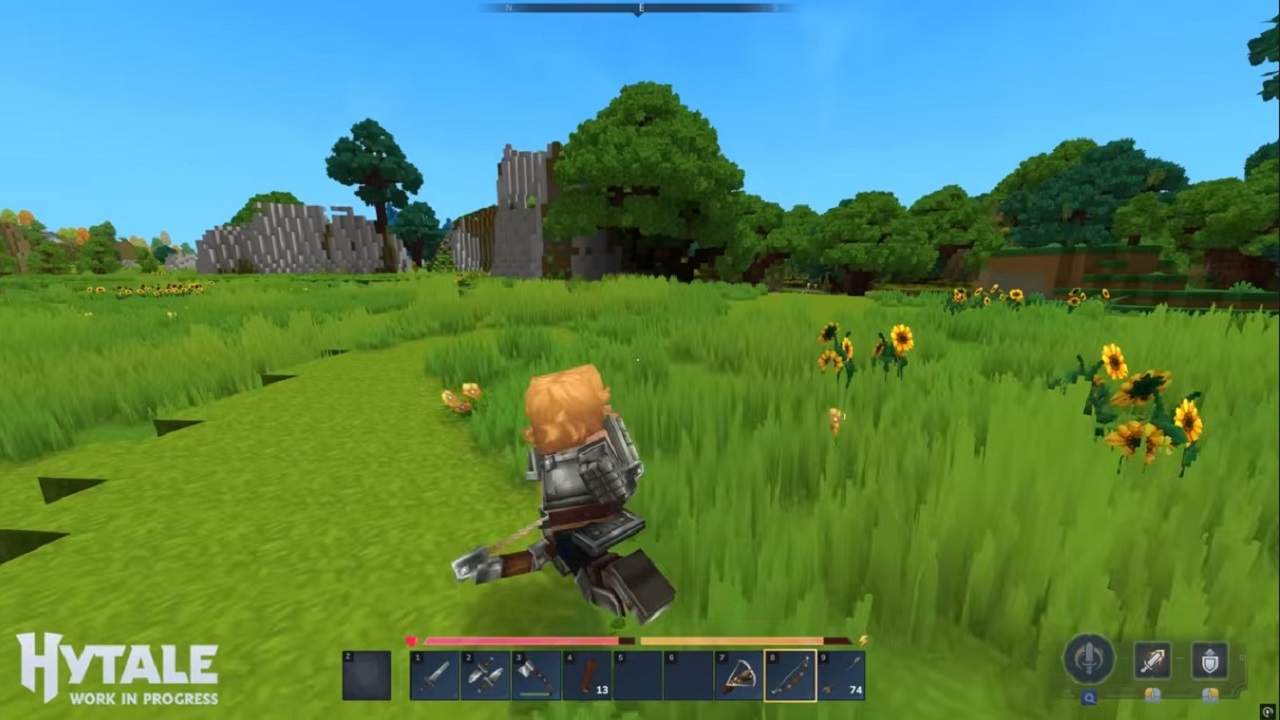Toggle the combat stance emblem with sword
This screenshot has height=720, width=1280.
[1089, 659]
